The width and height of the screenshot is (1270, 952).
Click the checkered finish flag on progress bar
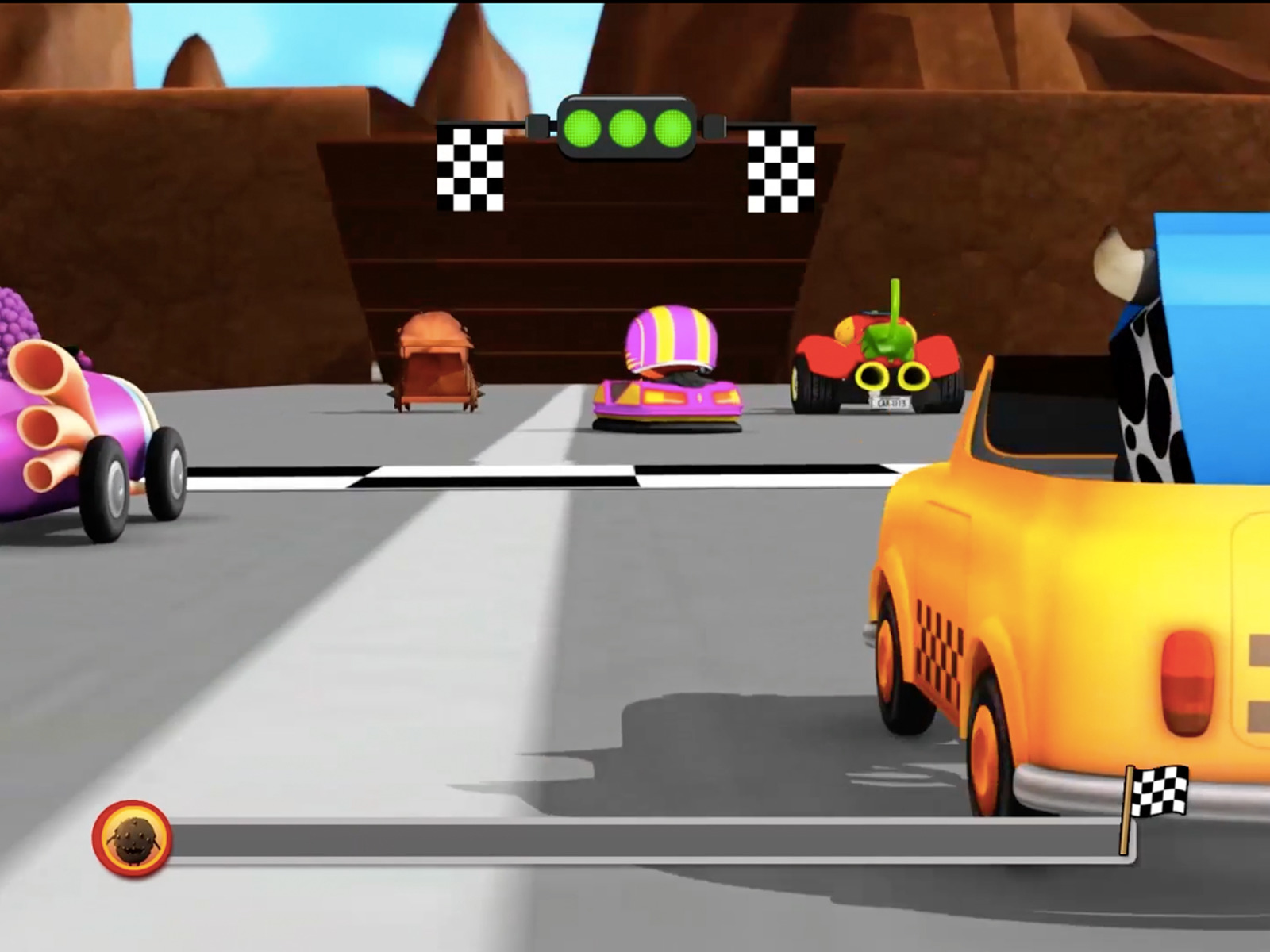coord(1156,793)
